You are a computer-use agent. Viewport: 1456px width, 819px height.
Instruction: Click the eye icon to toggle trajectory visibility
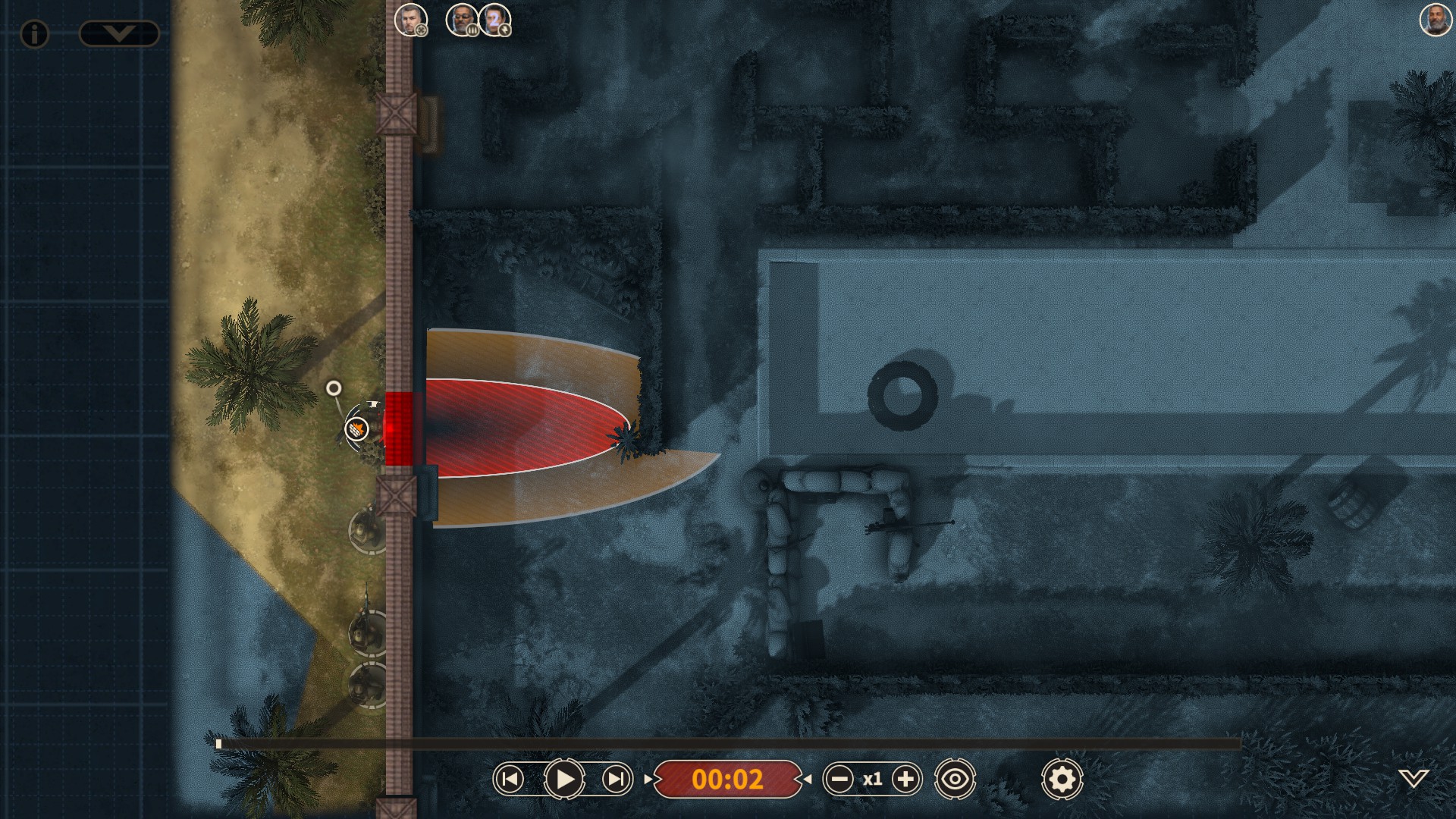tap(955, 777)
